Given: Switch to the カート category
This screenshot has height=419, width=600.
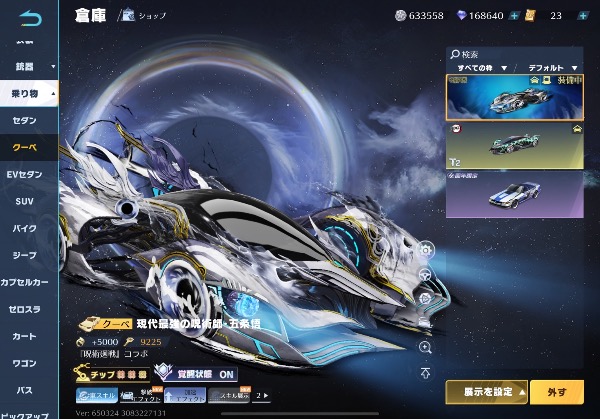Looking at the screenshot, I should coord(25,336).
